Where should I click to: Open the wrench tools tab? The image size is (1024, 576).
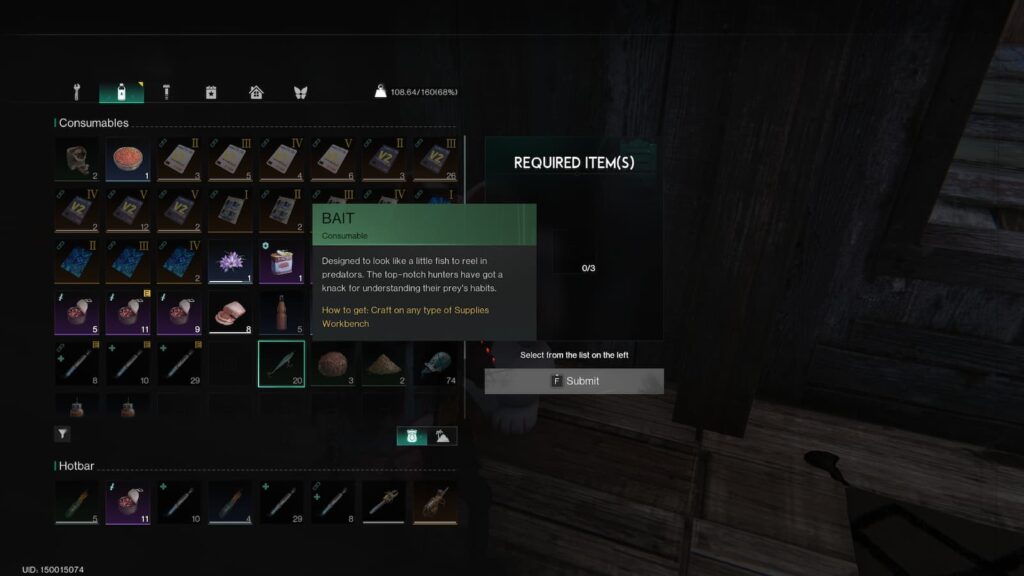(76, 93)
